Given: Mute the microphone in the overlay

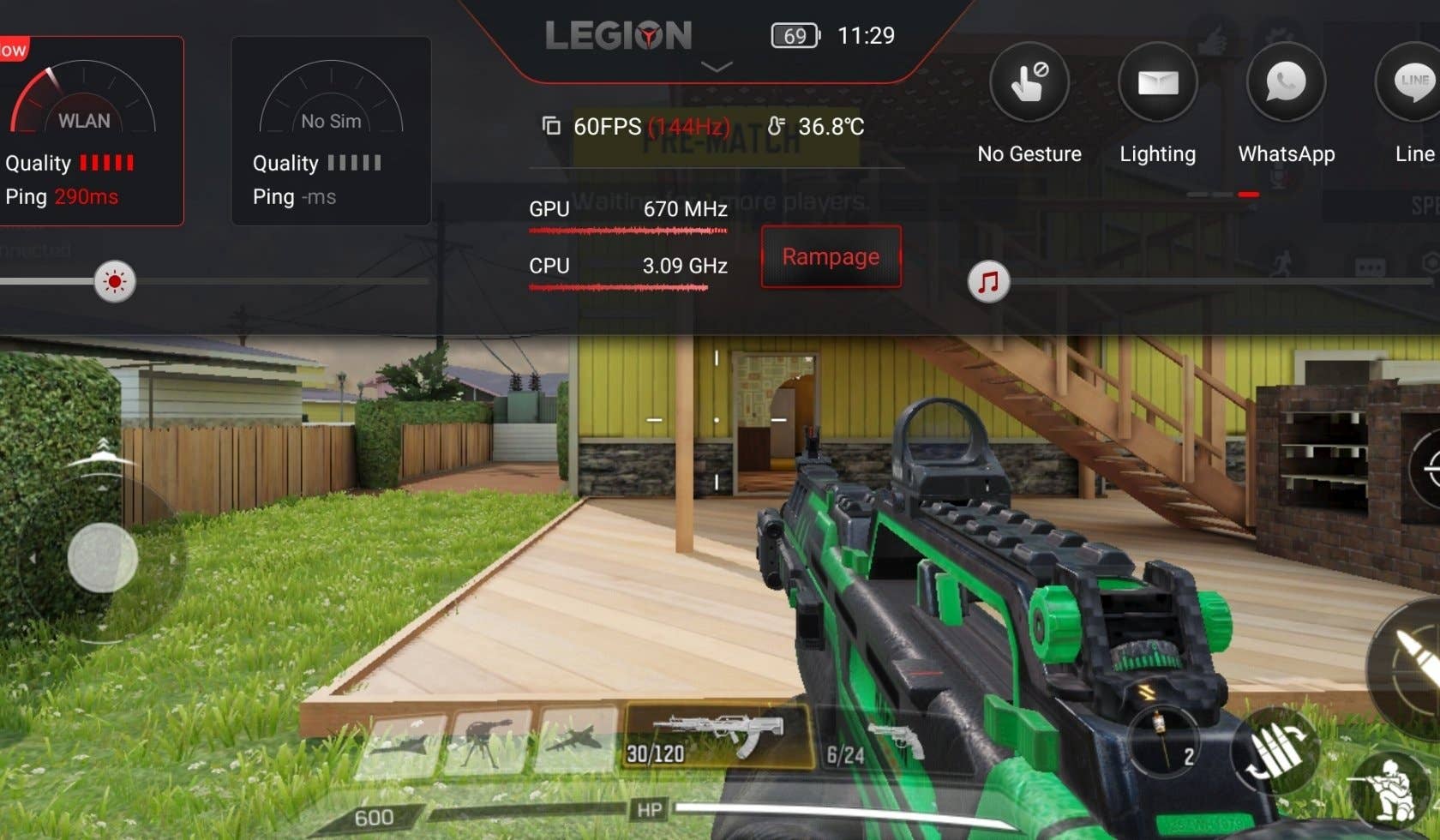Looking at the screenshot, I should pyautogui.click(x=1279, y=177).
